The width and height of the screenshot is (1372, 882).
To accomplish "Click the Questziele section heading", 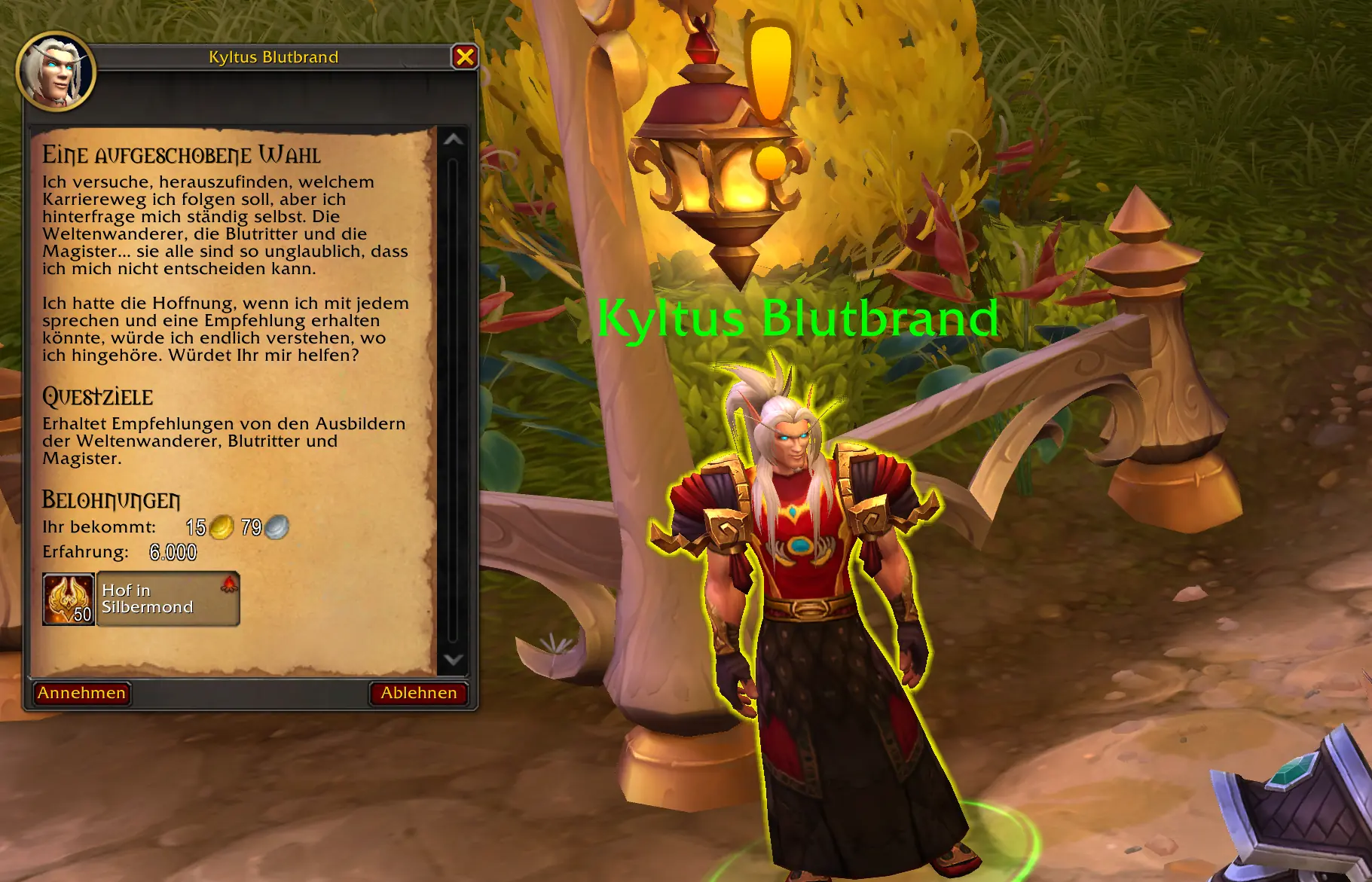I will pos(98,398).
